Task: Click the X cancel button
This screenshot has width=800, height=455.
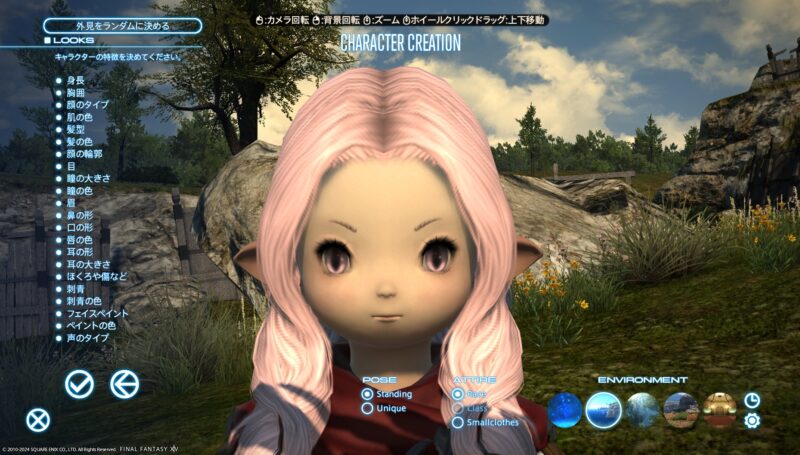Action: point(38,420)
